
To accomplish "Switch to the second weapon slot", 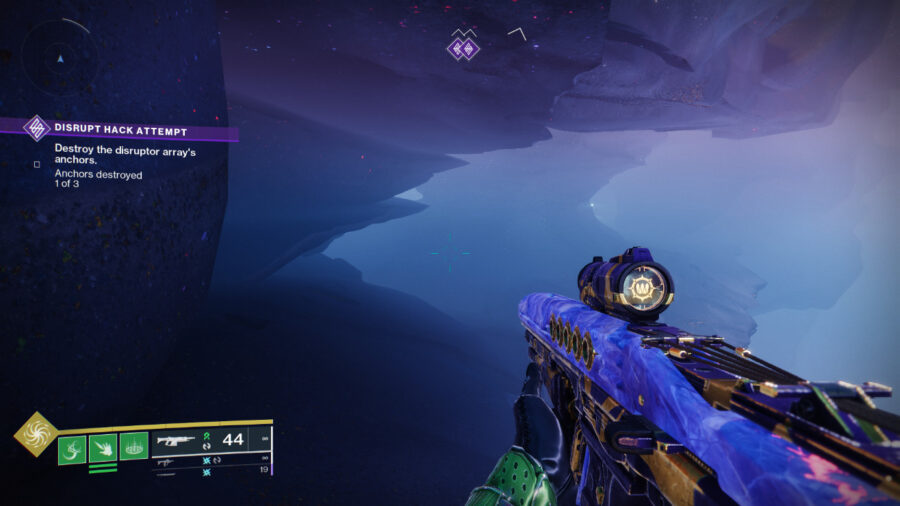I will (210, 461).
